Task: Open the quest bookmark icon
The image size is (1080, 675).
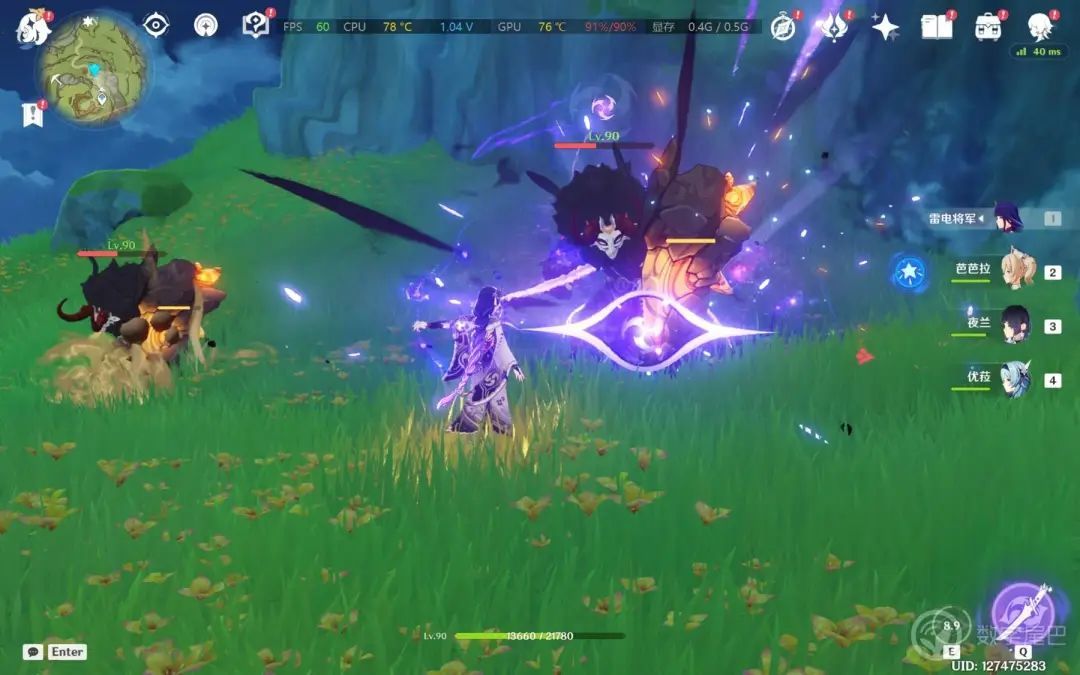Action: pos(33,115)
